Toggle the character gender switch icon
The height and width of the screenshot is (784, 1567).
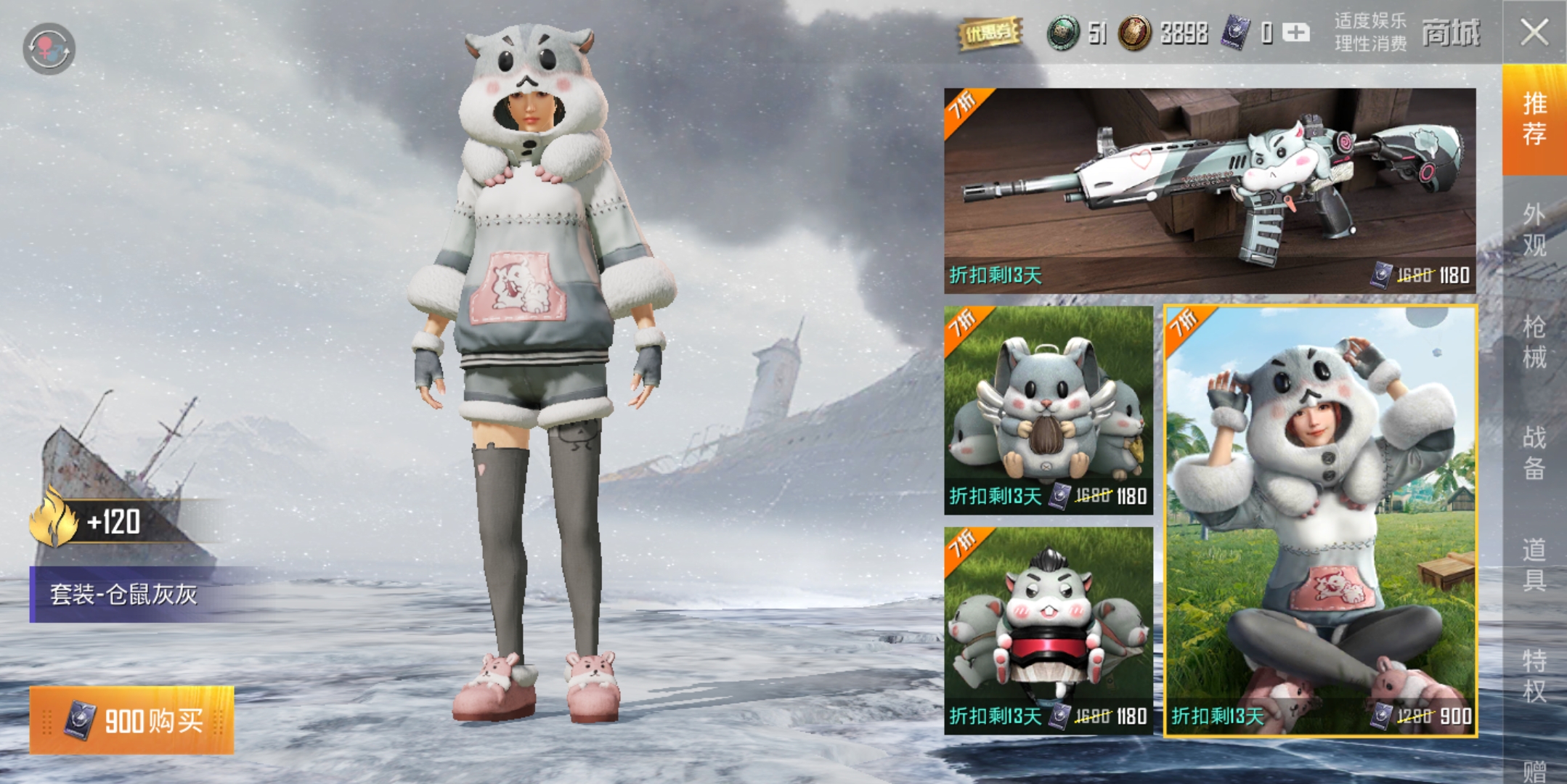point(49,49)
